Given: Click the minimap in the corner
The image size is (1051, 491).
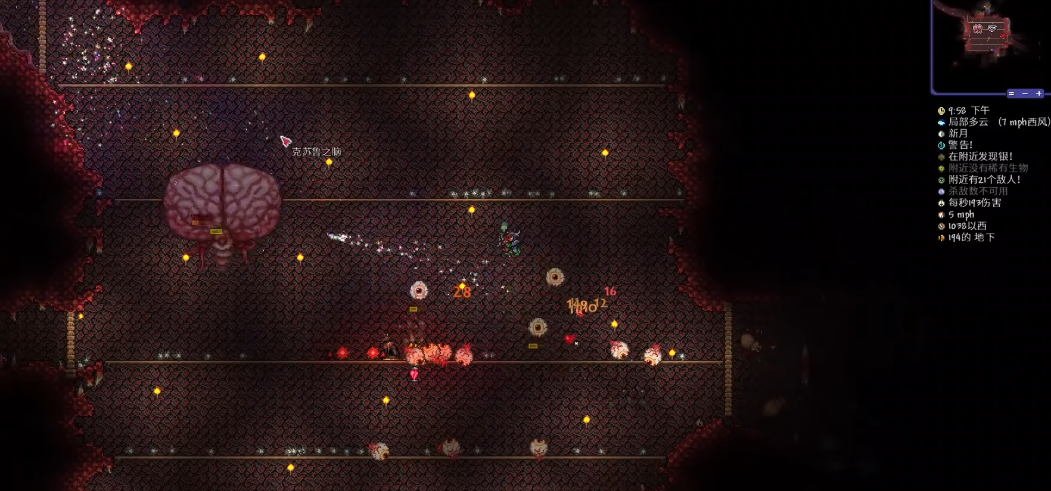Looking at the screenshot, I should click(991, 42).
